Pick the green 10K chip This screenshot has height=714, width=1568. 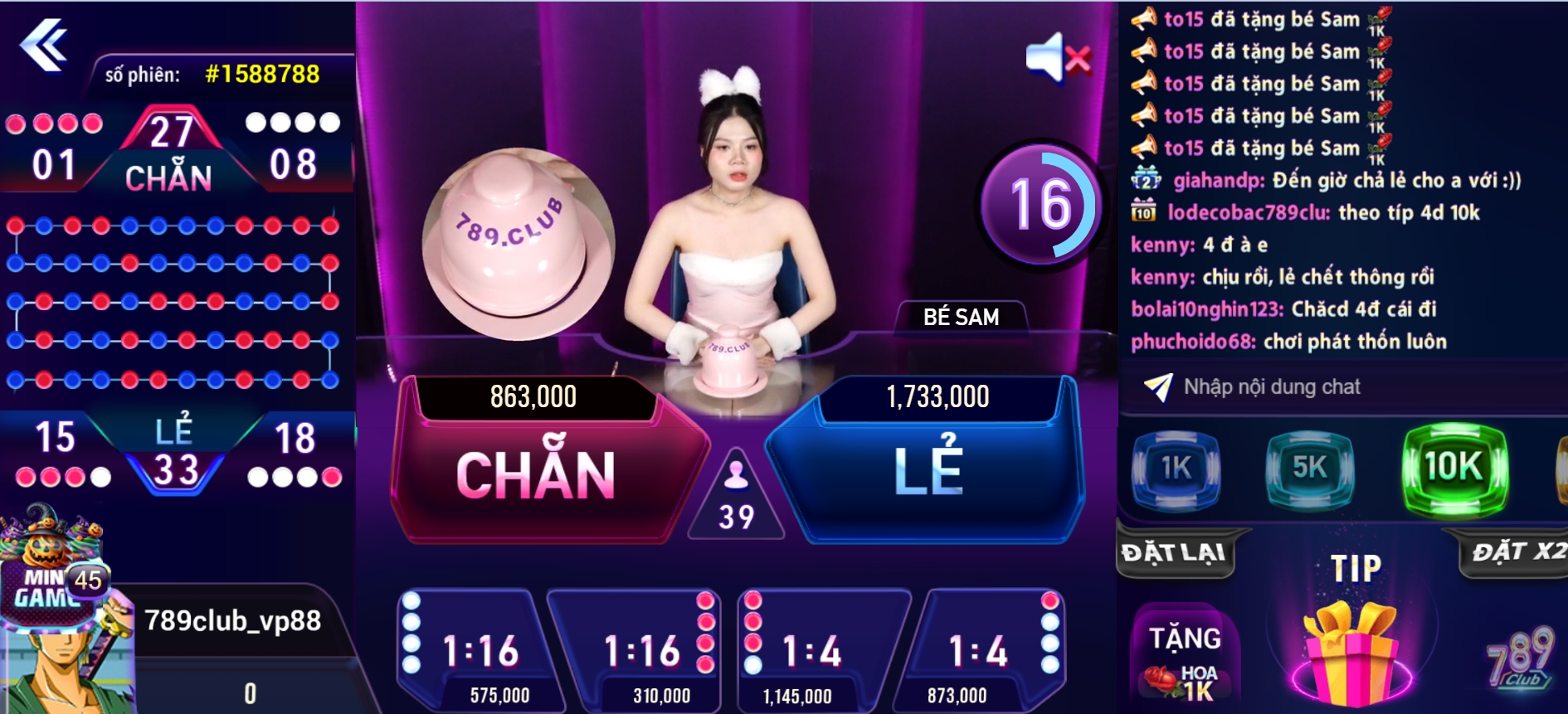coord(1454,467)
